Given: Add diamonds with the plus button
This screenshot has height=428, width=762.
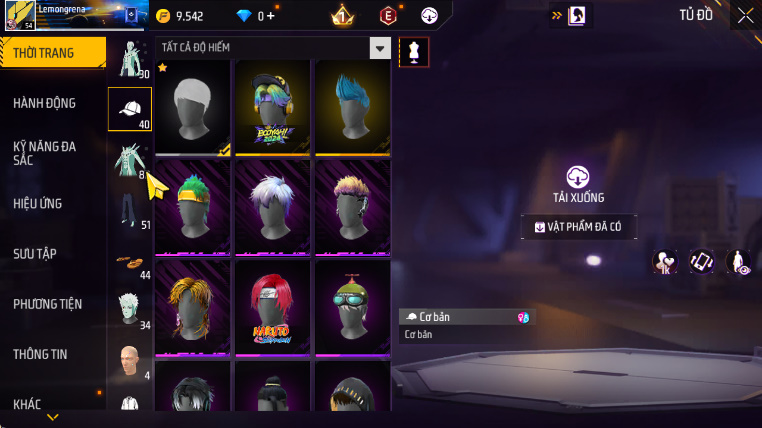Looking at the screenshot, I should tap(269, 16).
